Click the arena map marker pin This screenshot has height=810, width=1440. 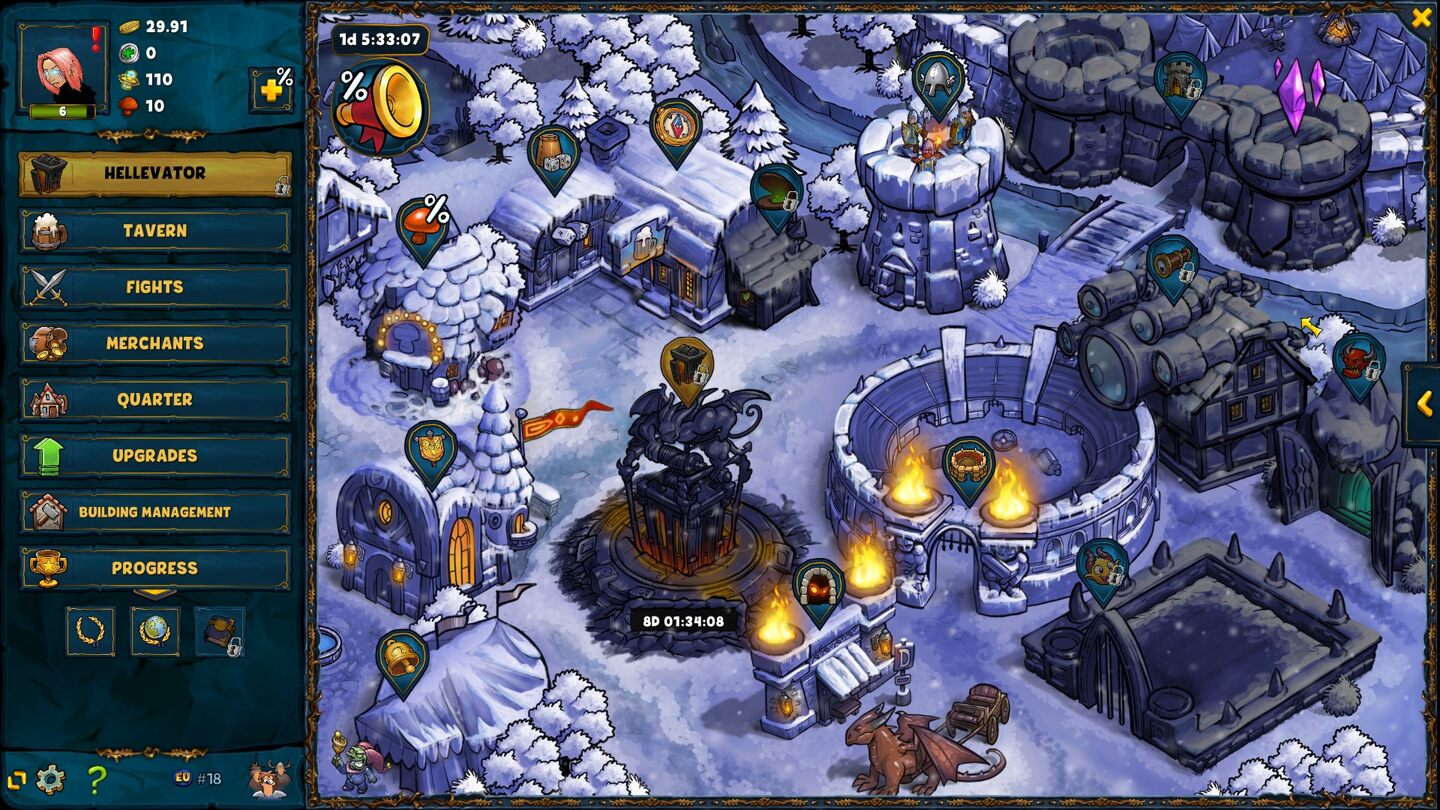[968, 465]
